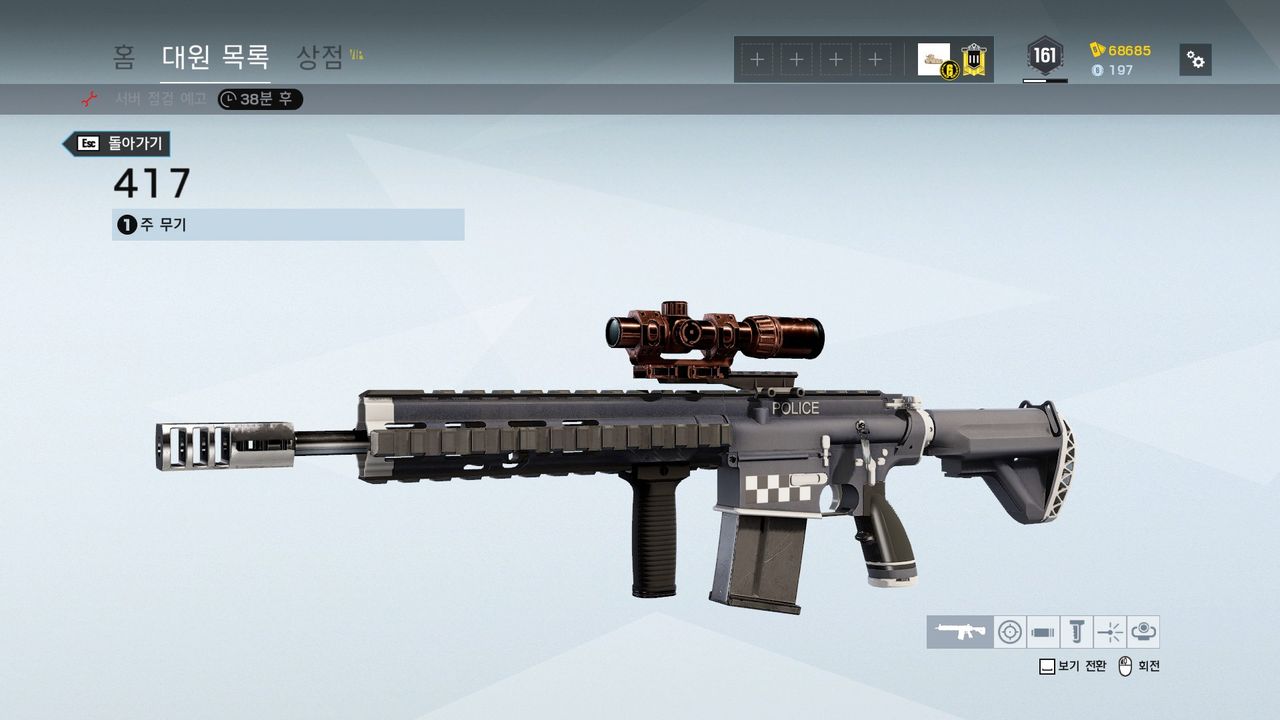Viewport: 1280px width, 720px height.
Task: Open the gear settings menu
Action: [x=1195, y=60]
